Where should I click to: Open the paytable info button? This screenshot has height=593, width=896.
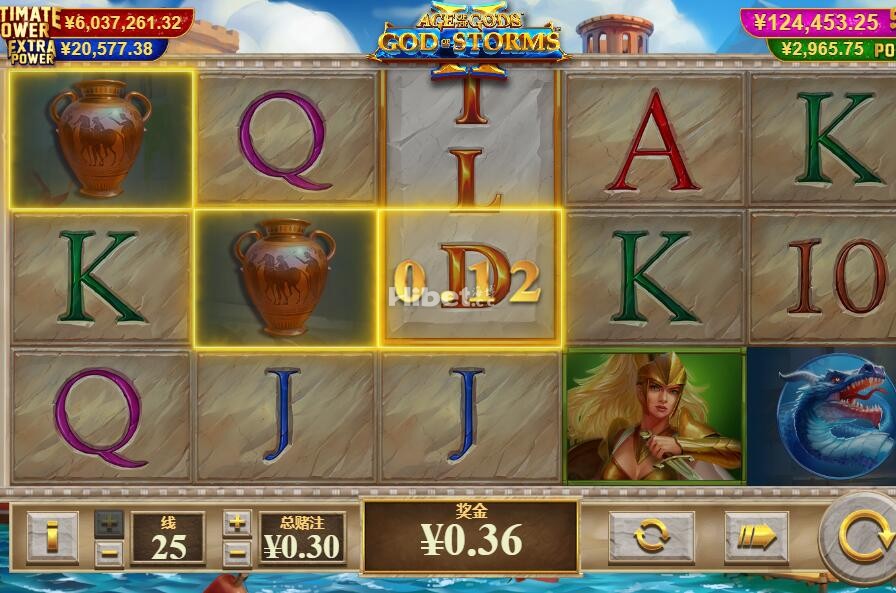(x=52, y=537)
